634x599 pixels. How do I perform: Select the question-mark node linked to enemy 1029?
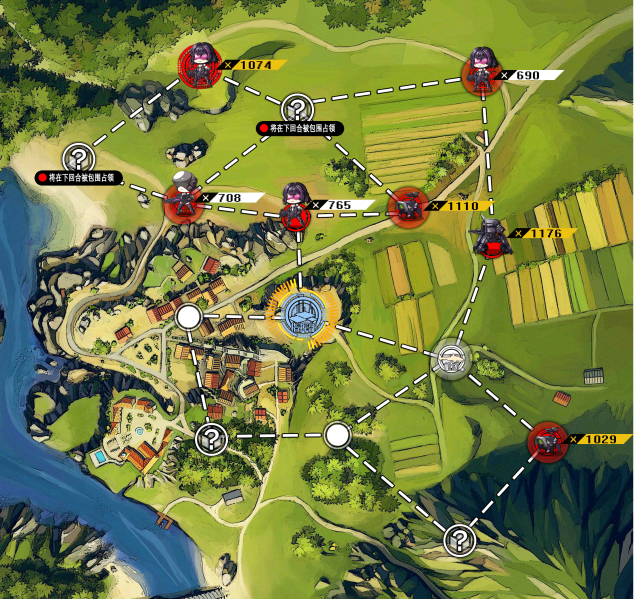point(459,540)
